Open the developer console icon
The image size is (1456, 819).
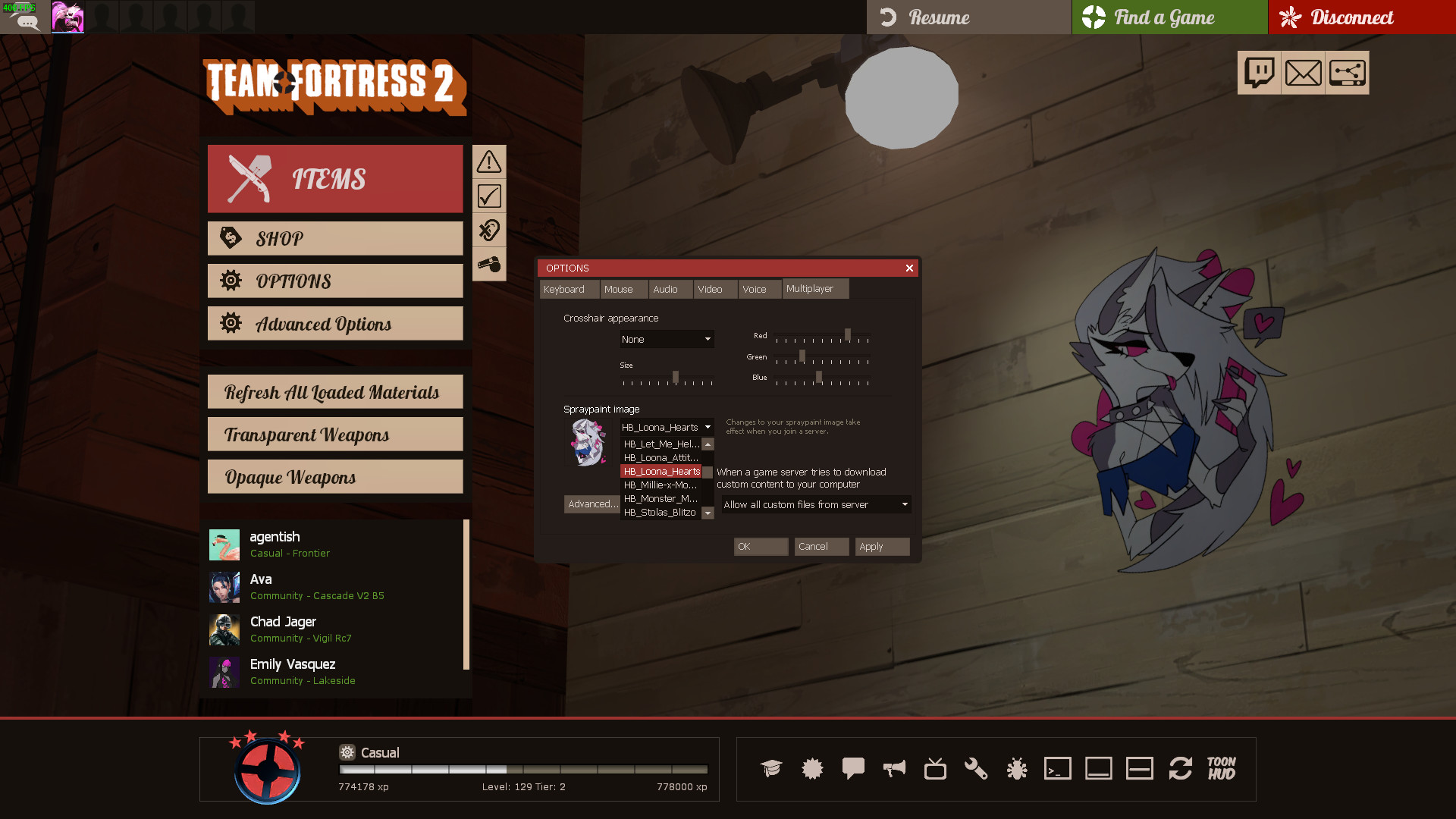pyautogui.click(x=1058, y=768)
